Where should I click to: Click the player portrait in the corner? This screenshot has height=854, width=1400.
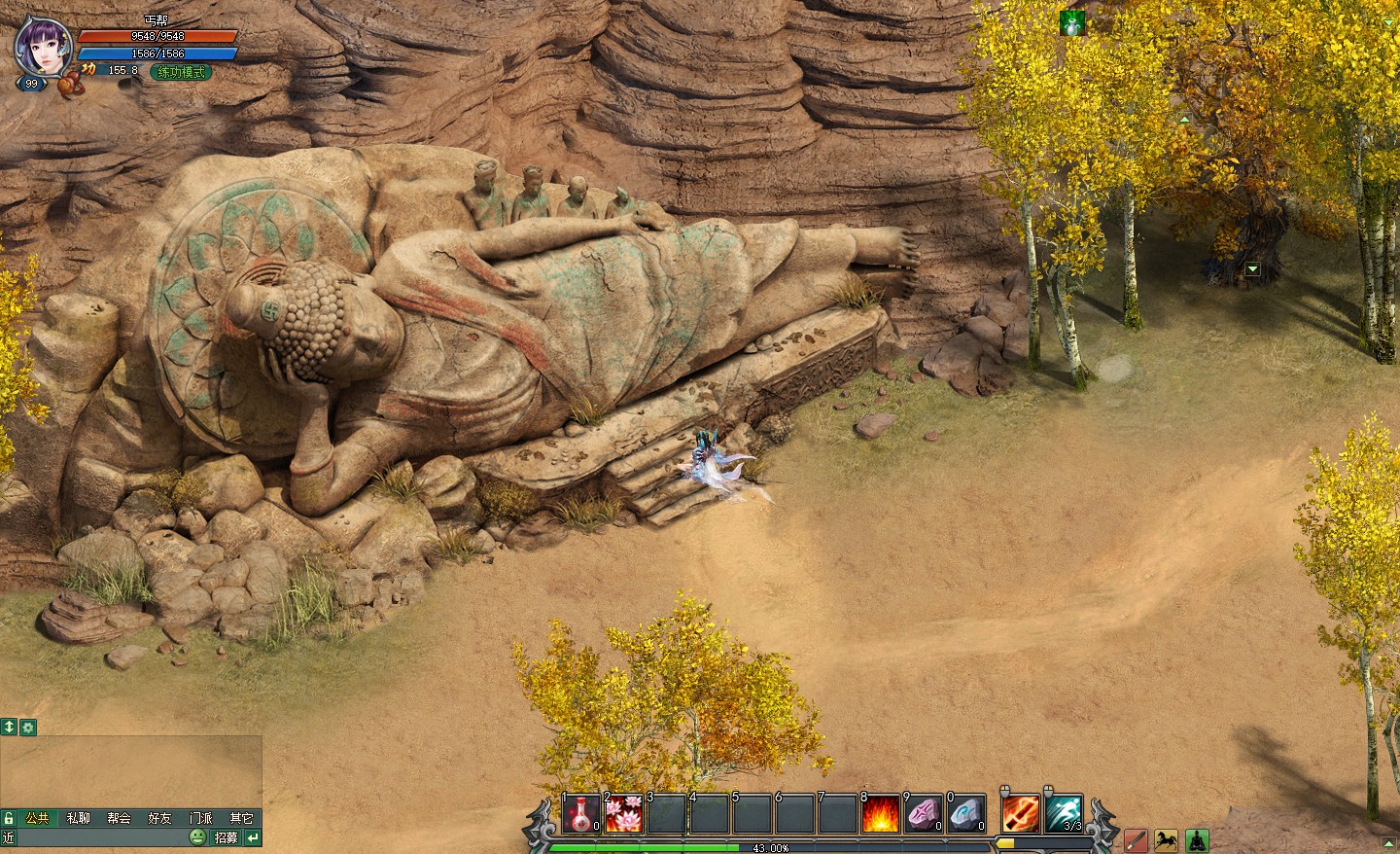(x=43, y=46)
